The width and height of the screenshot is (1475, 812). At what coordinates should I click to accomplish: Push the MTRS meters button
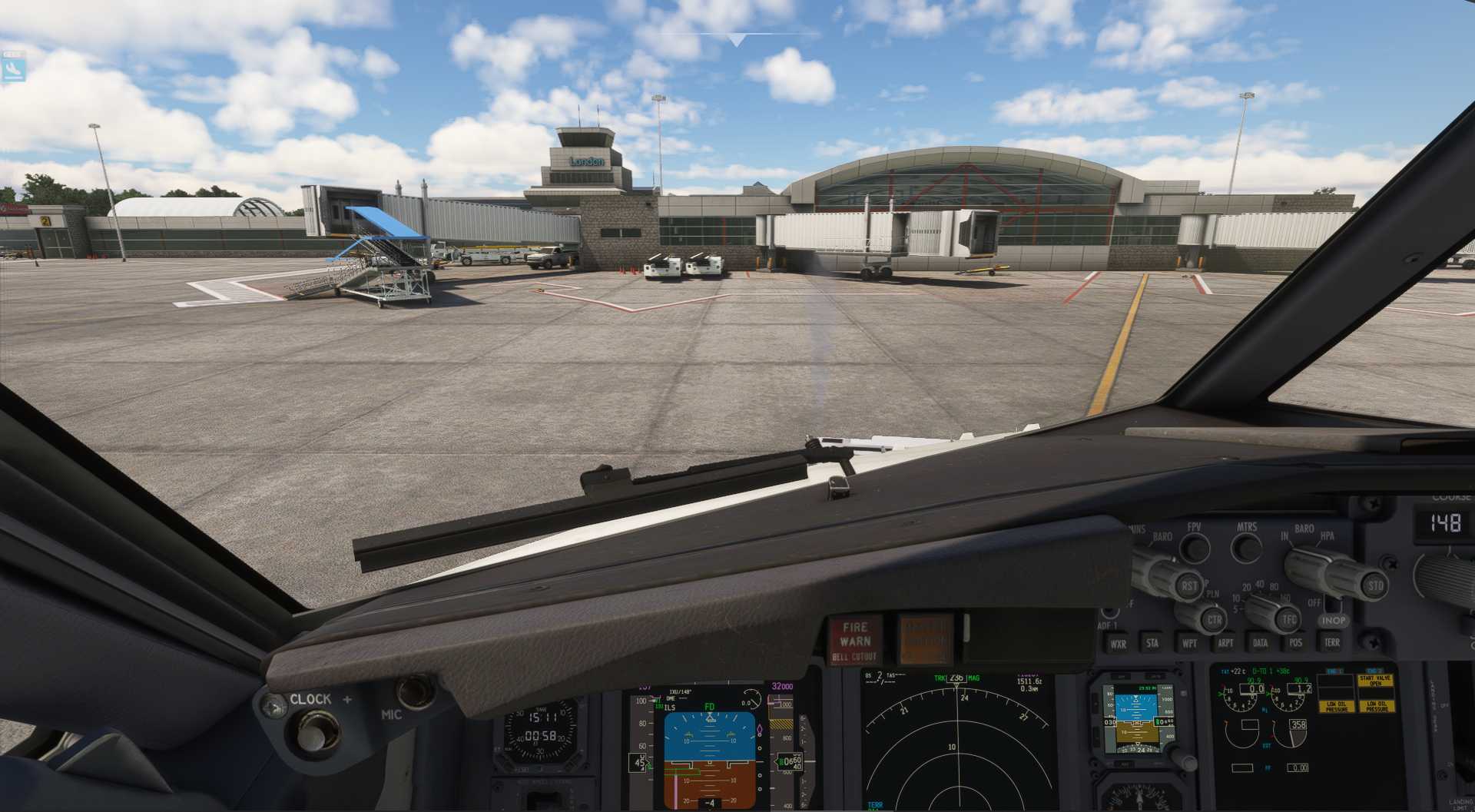click(x=1245, y=548)
